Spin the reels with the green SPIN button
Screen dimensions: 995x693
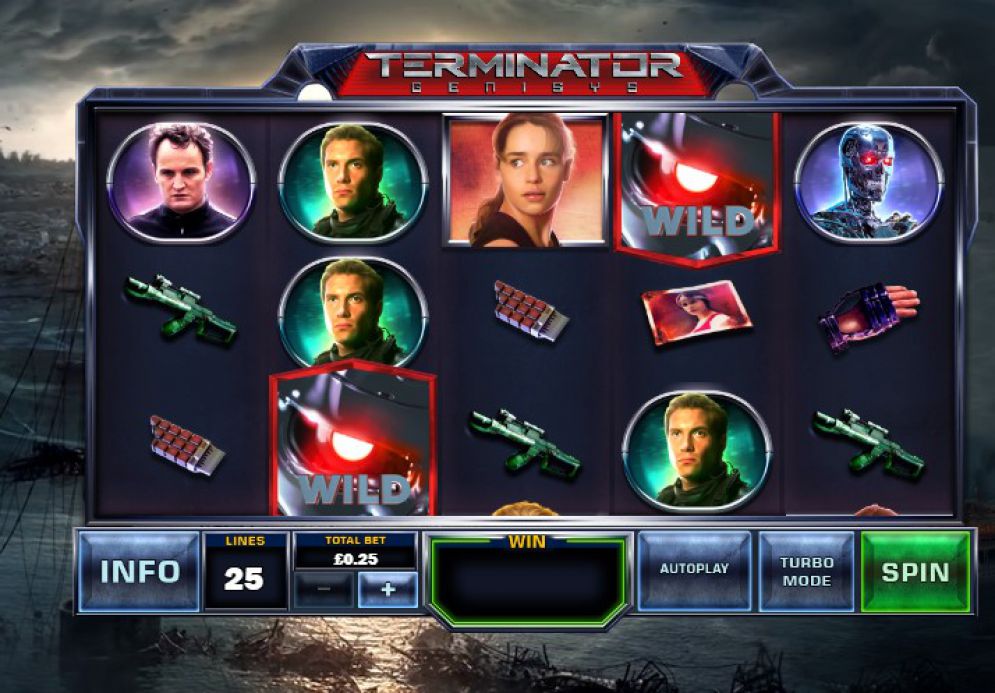(x=915, y=571)
